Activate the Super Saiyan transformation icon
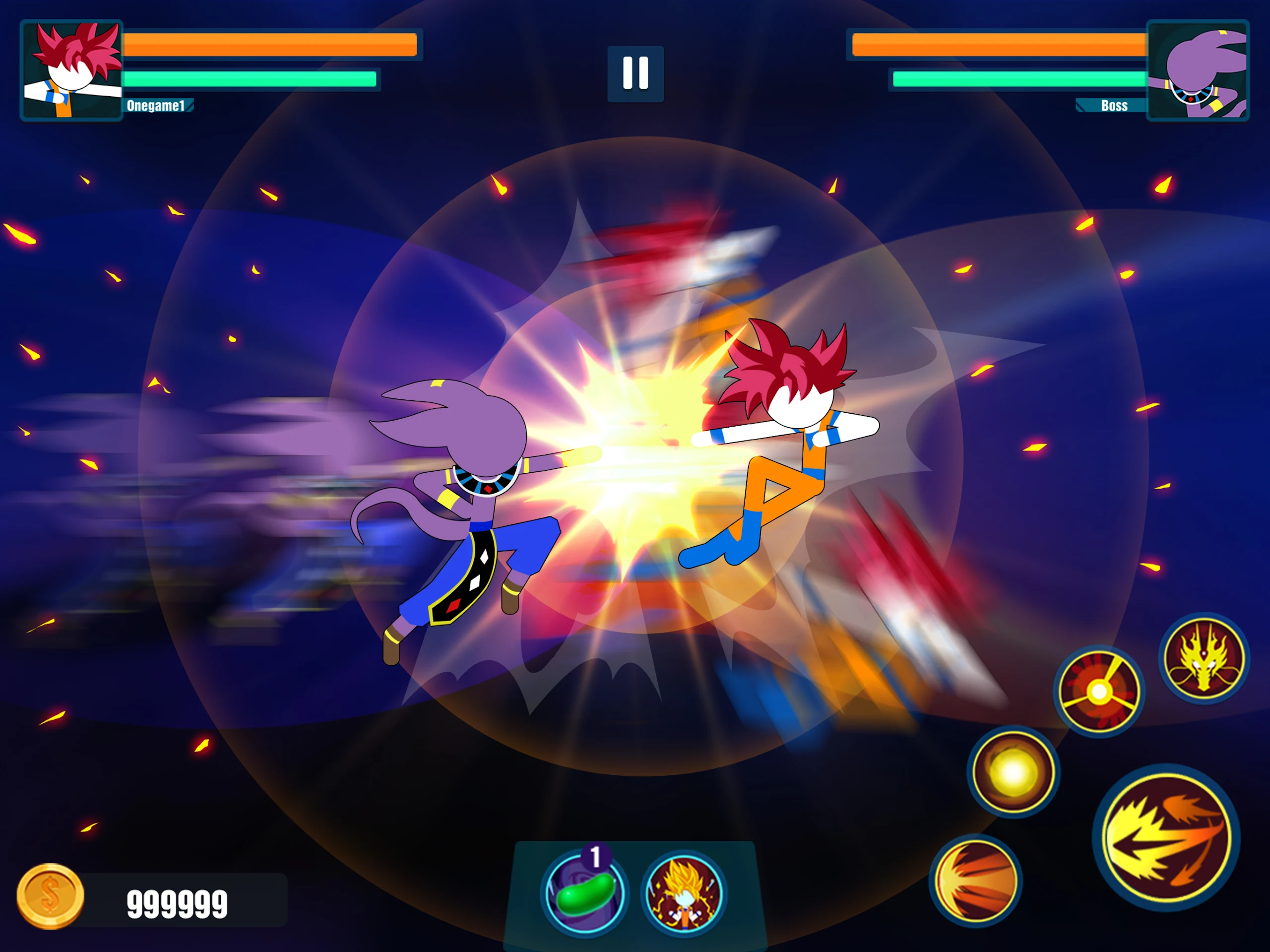The height and width of the screenshot is (952, 1270). click(x=683, y=893)
